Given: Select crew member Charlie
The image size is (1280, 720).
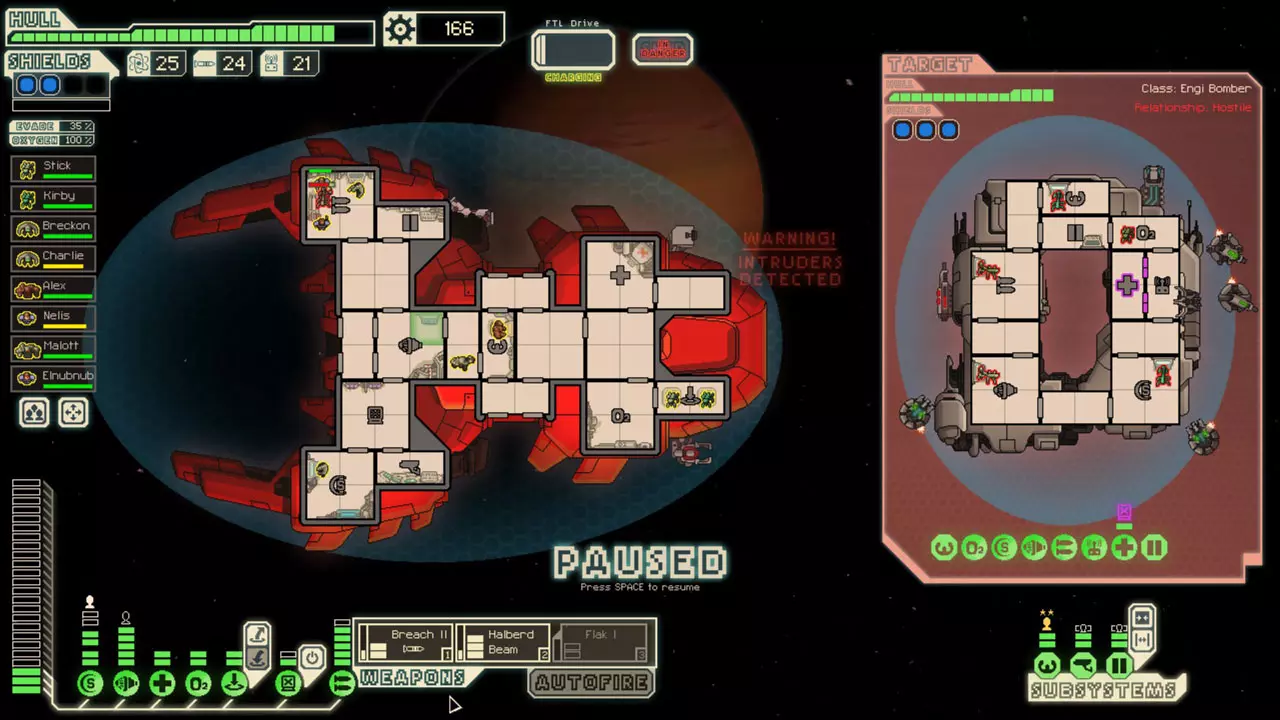Looking at the screenshot, I should coord(54,258).
